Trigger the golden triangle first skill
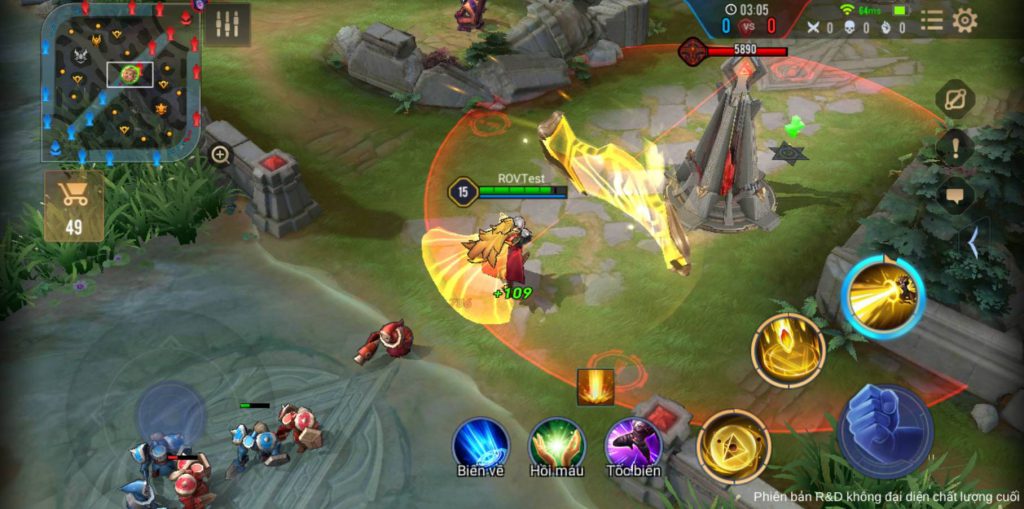The image size is (1024, 509). 733,447
